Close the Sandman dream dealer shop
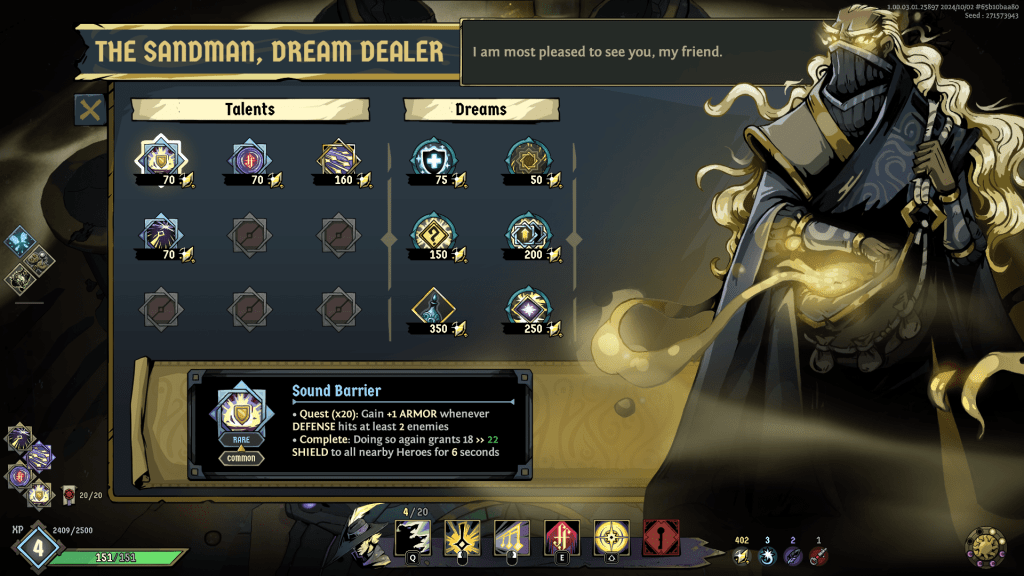This screenshot has width=1024, height=576. [x=90, y=110]
